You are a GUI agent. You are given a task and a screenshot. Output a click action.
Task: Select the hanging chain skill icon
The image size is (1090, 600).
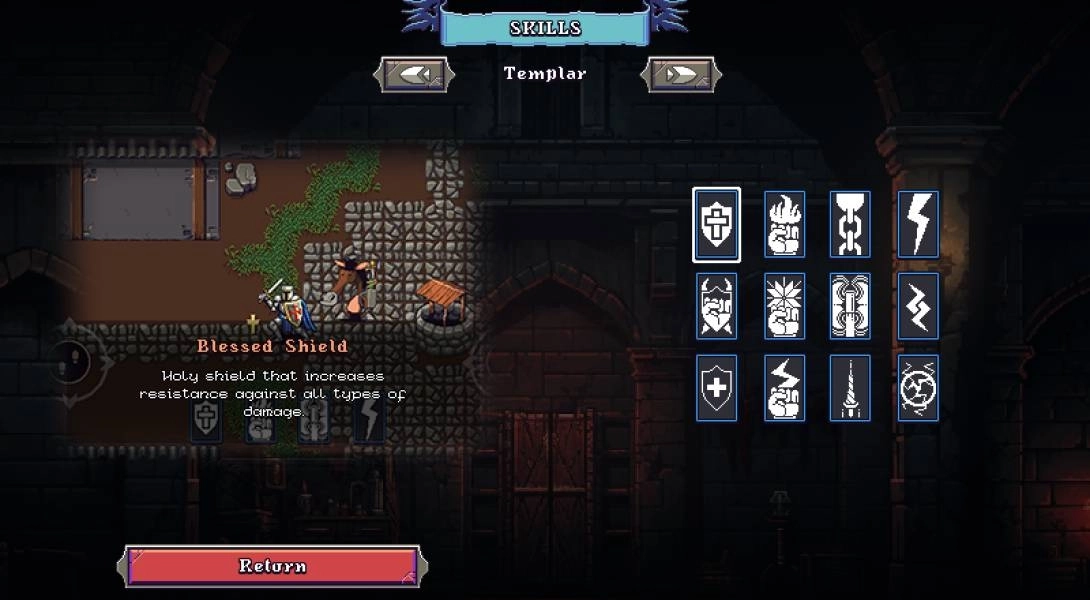click(850, 224)
